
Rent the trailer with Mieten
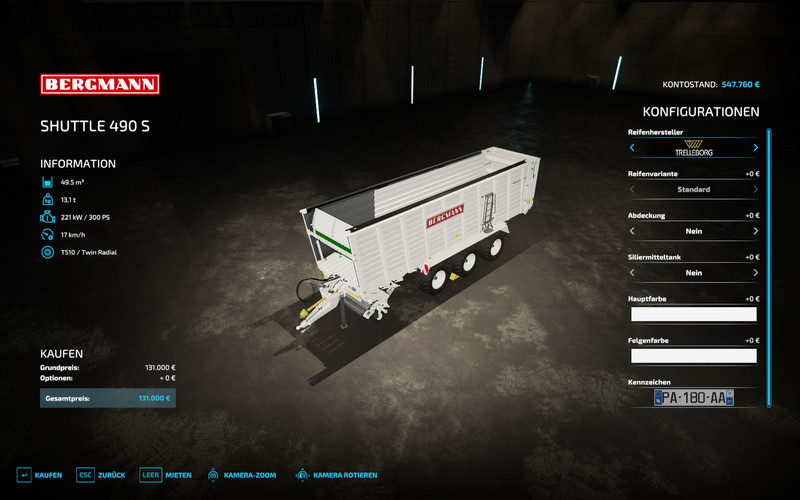tap(165, 475)
